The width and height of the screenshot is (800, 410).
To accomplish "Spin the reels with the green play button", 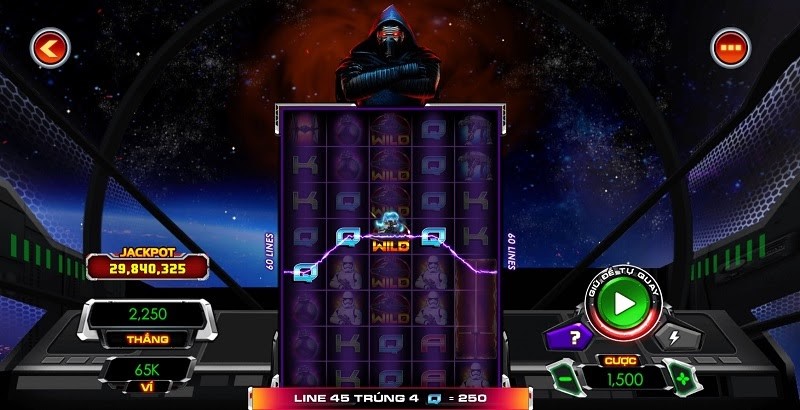I will (624, 301).
